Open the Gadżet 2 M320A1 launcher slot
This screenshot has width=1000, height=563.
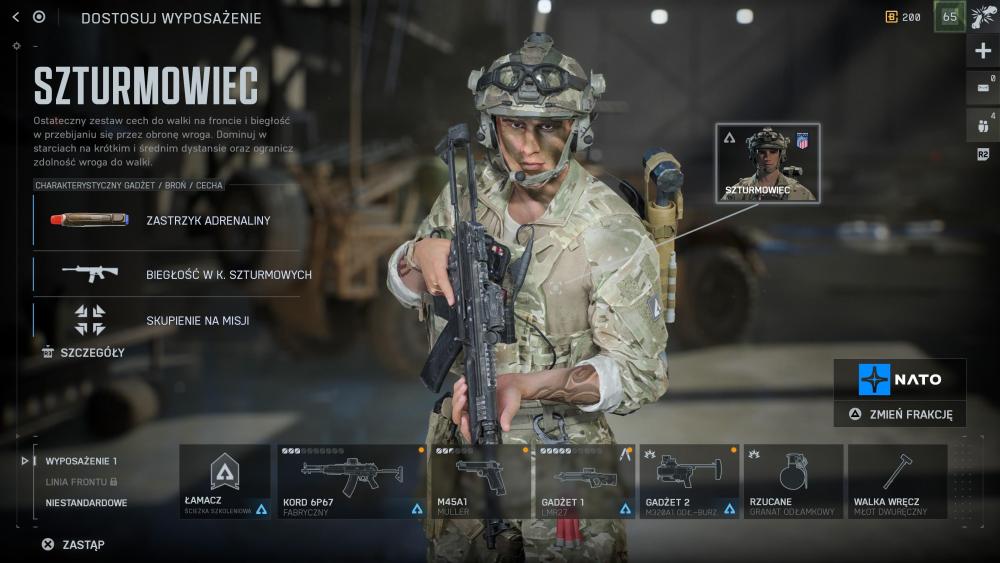[x=689, y=481]
